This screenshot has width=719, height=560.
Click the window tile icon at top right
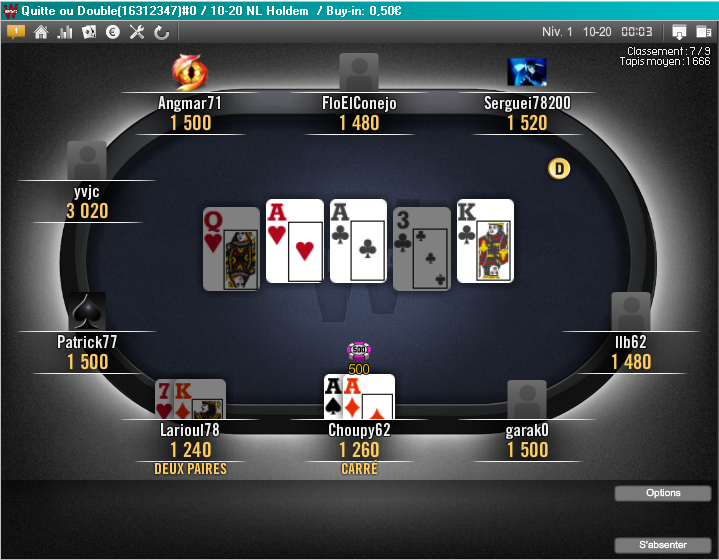703,32
